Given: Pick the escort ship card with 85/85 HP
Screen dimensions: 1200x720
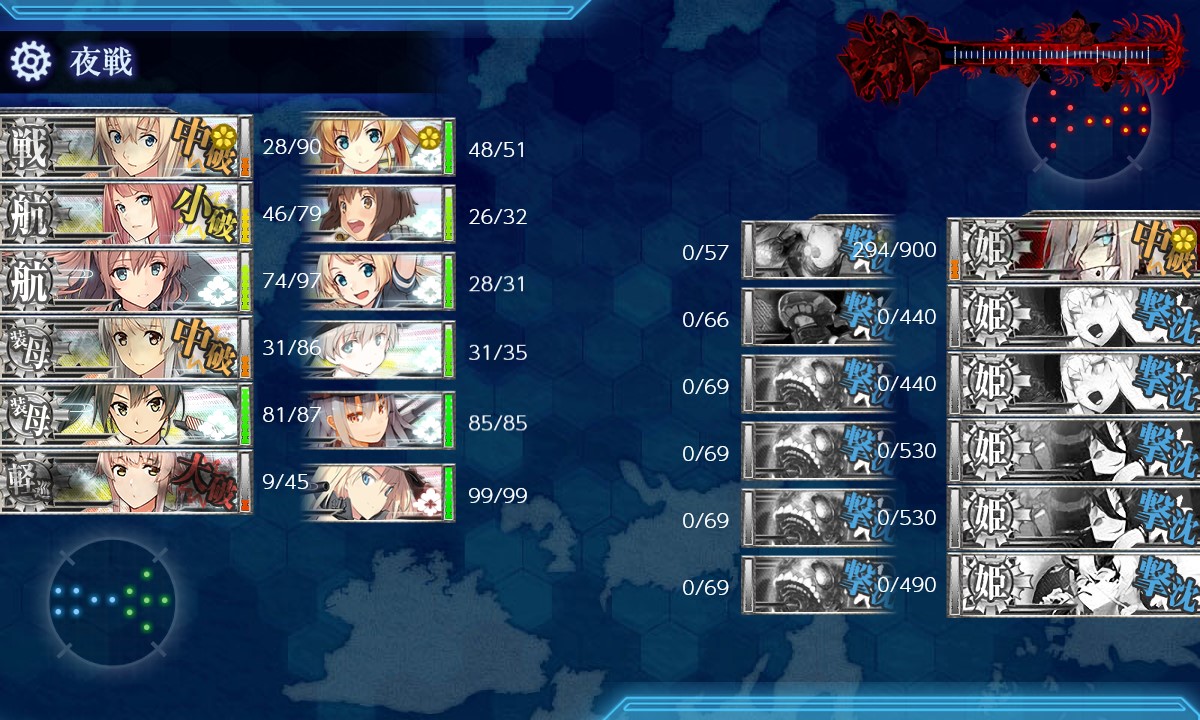Looking at the screenshot, I should point(377,421).
